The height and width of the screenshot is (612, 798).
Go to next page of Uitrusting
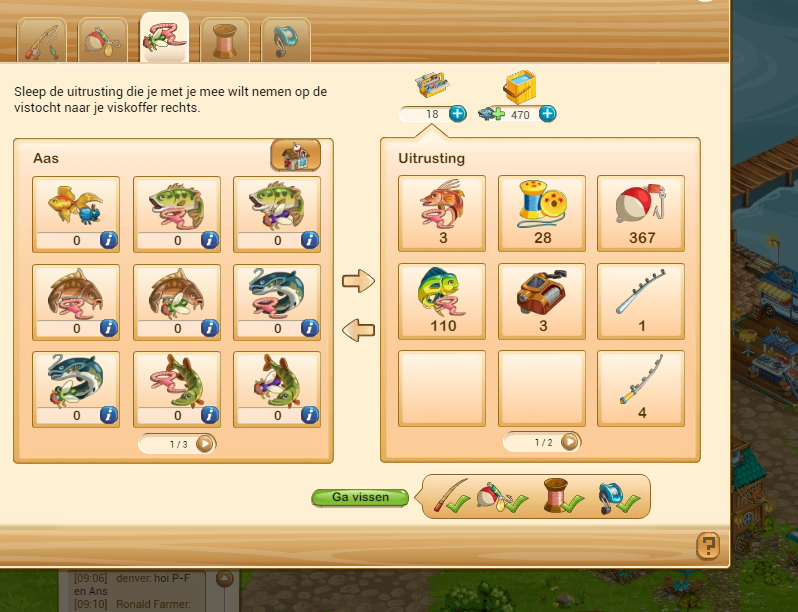coord(570,442)
